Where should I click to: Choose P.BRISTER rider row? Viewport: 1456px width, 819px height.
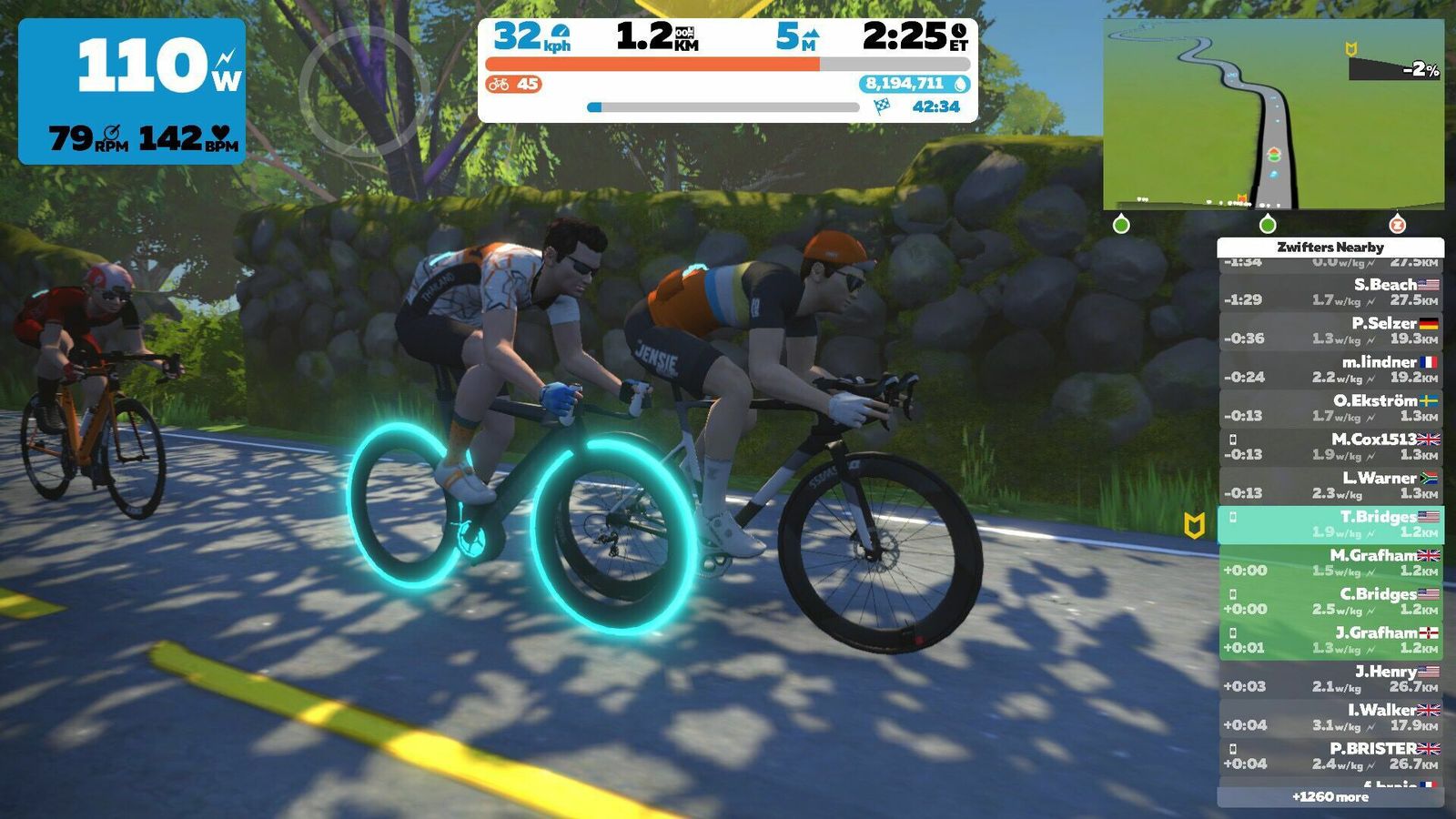coord(1330,756)
